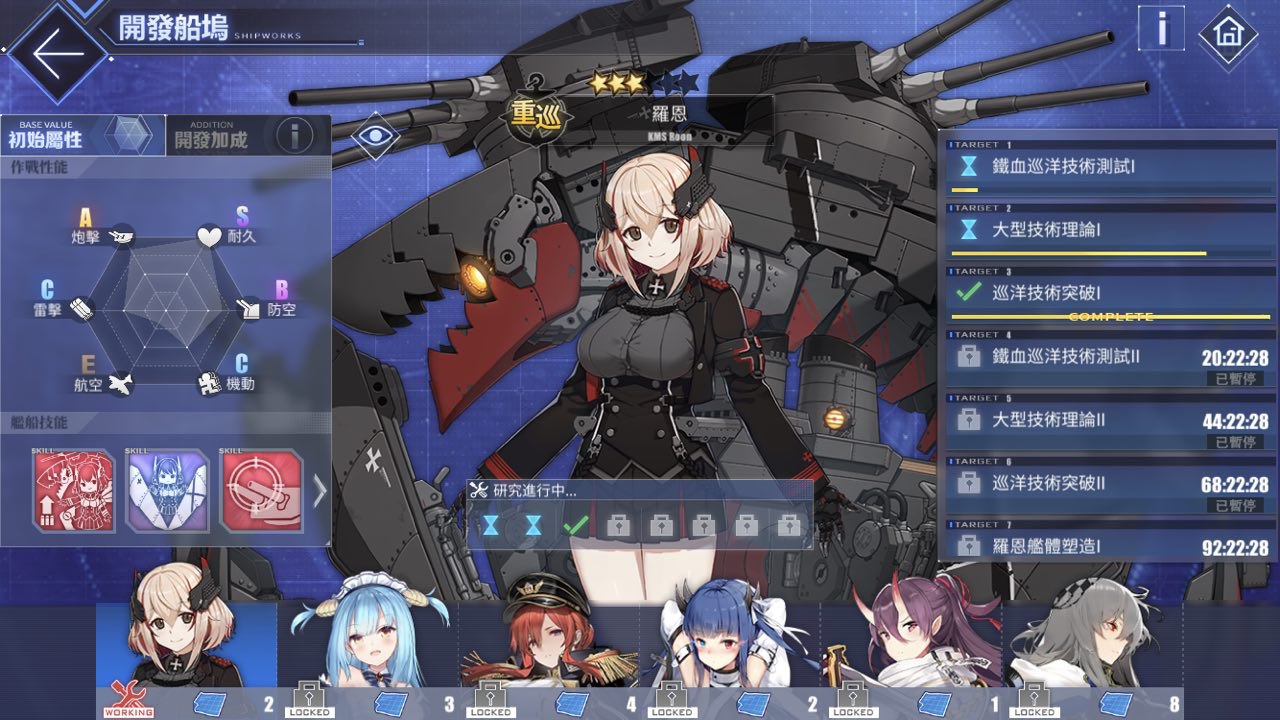
Task: Switch to the 初始屬性 base value tab
Action: (82, 135)
